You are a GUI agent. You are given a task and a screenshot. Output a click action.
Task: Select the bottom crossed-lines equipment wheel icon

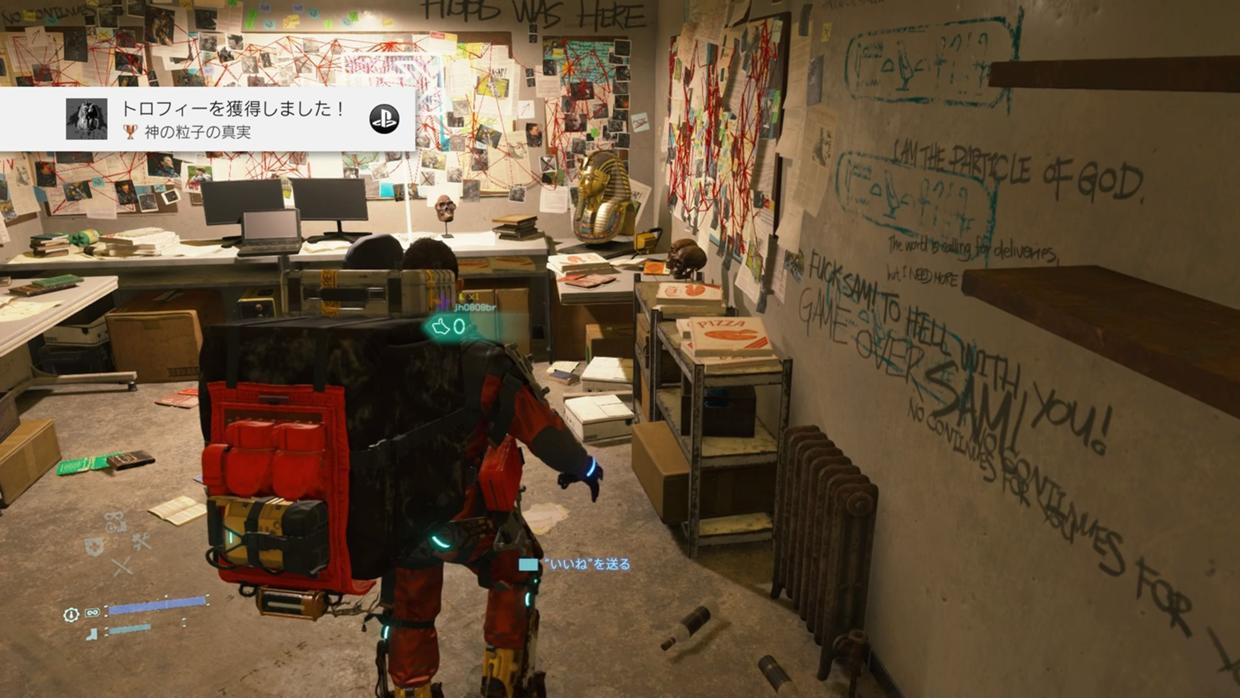point(122,567)
